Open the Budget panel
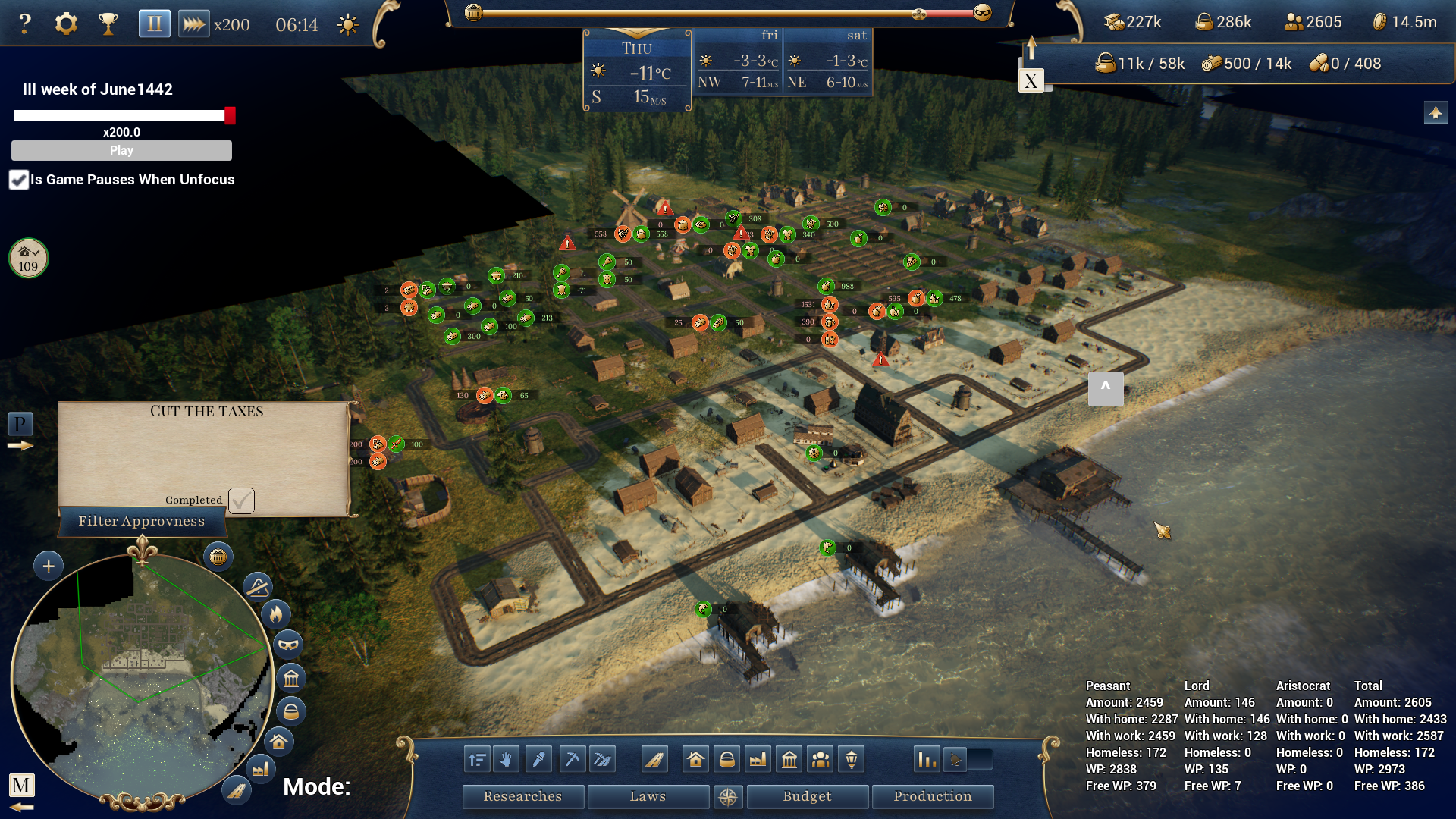Viewport: 1456px width, 819px height. (x=807, y=796)
